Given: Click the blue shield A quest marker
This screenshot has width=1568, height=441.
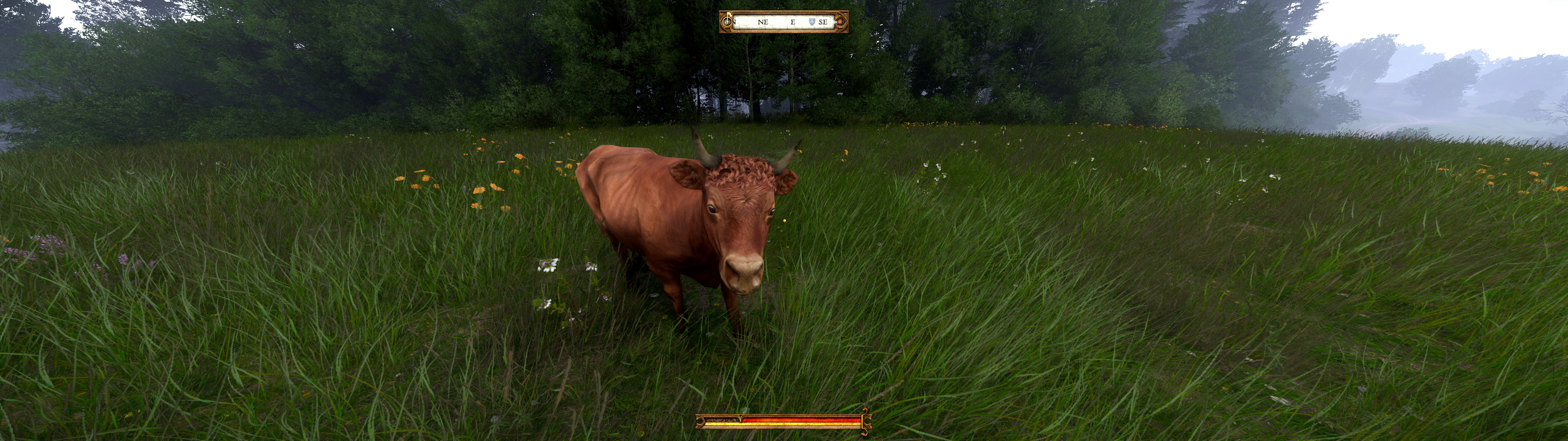Looking at the screenshot, I should (x=811, y=22).
